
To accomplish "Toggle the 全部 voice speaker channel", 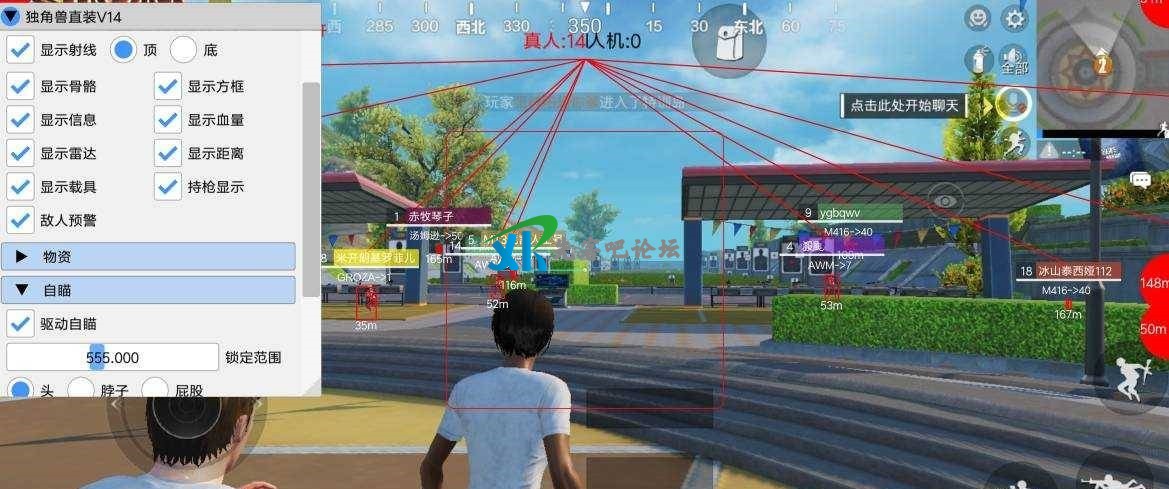I will (1014, 60).
